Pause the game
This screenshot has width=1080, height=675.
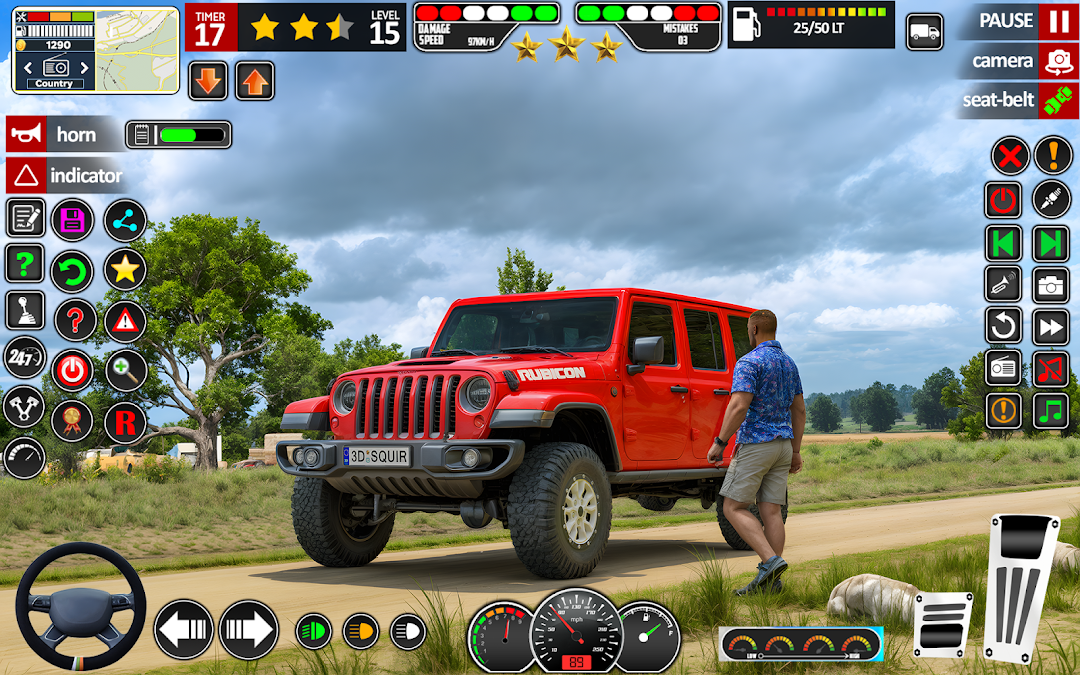pyautogui.click(x=1057, y=21)
